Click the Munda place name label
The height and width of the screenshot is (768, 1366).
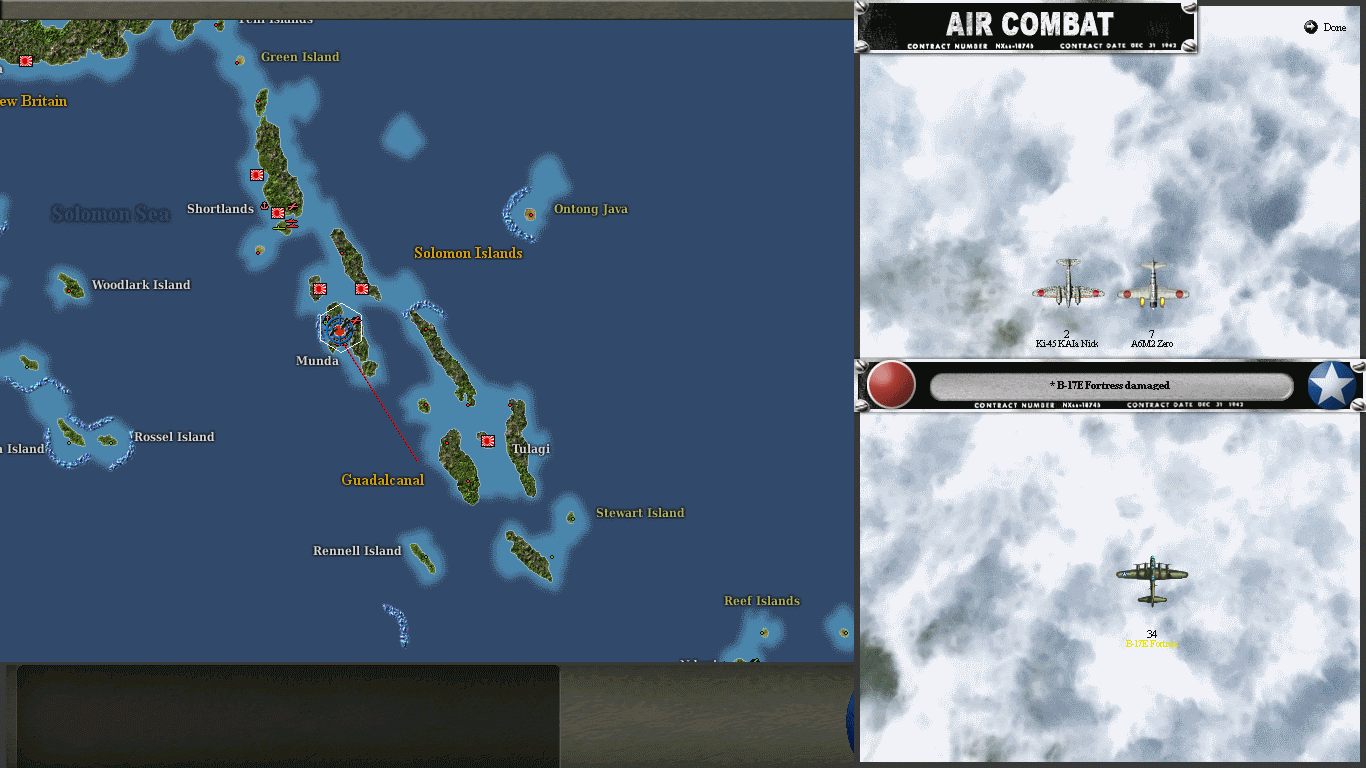click(x=316, y=360)
